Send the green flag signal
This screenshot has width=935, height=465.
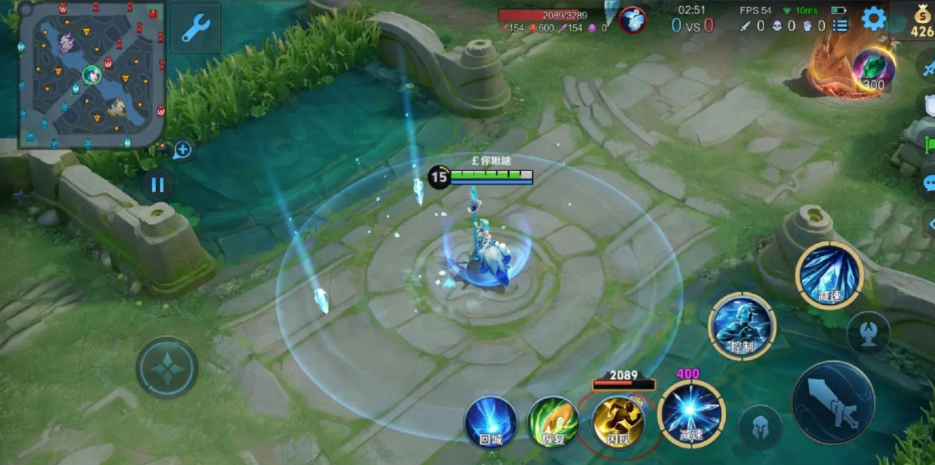(929, 145)
